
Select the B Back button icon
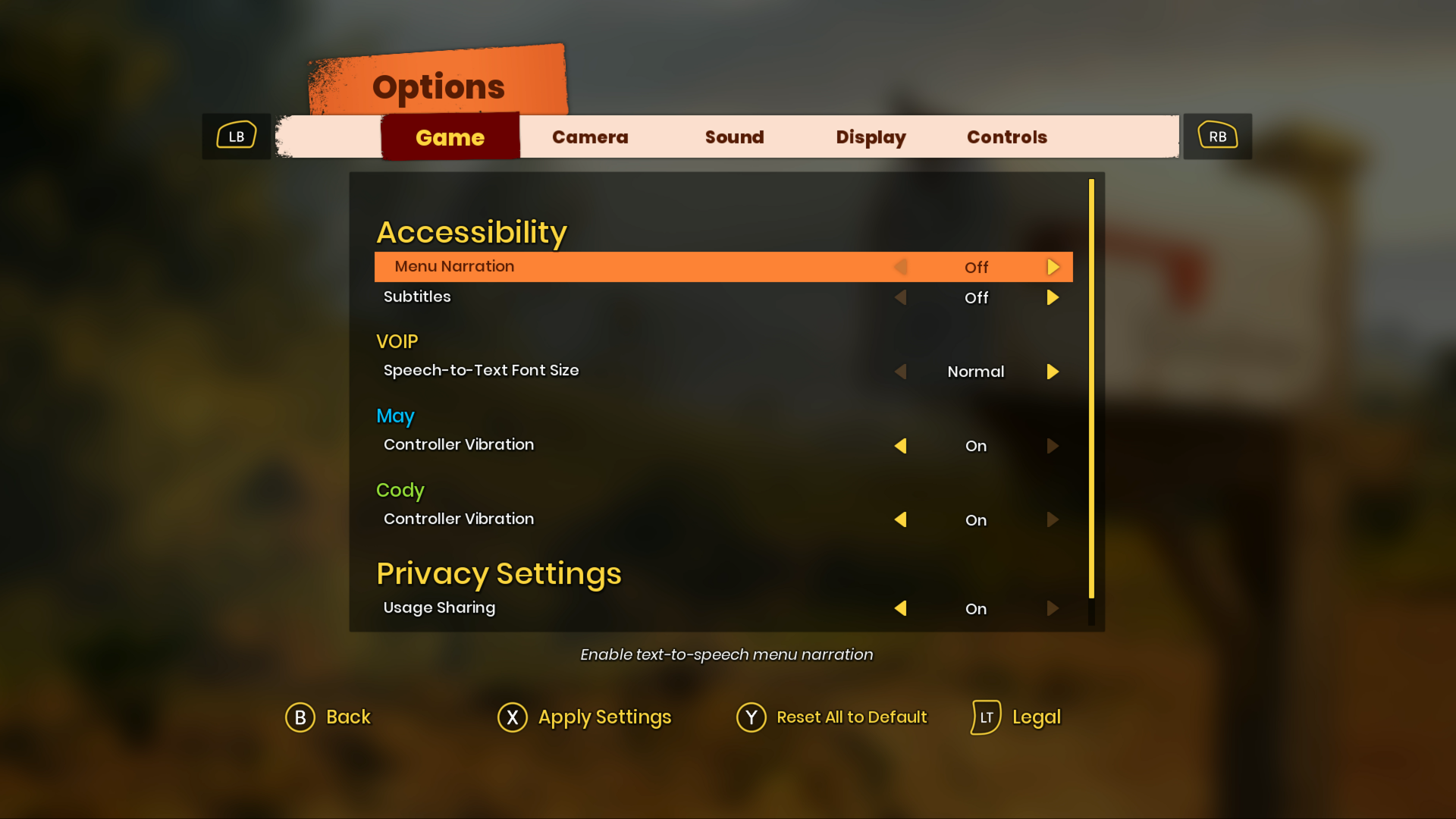(300, 717)
